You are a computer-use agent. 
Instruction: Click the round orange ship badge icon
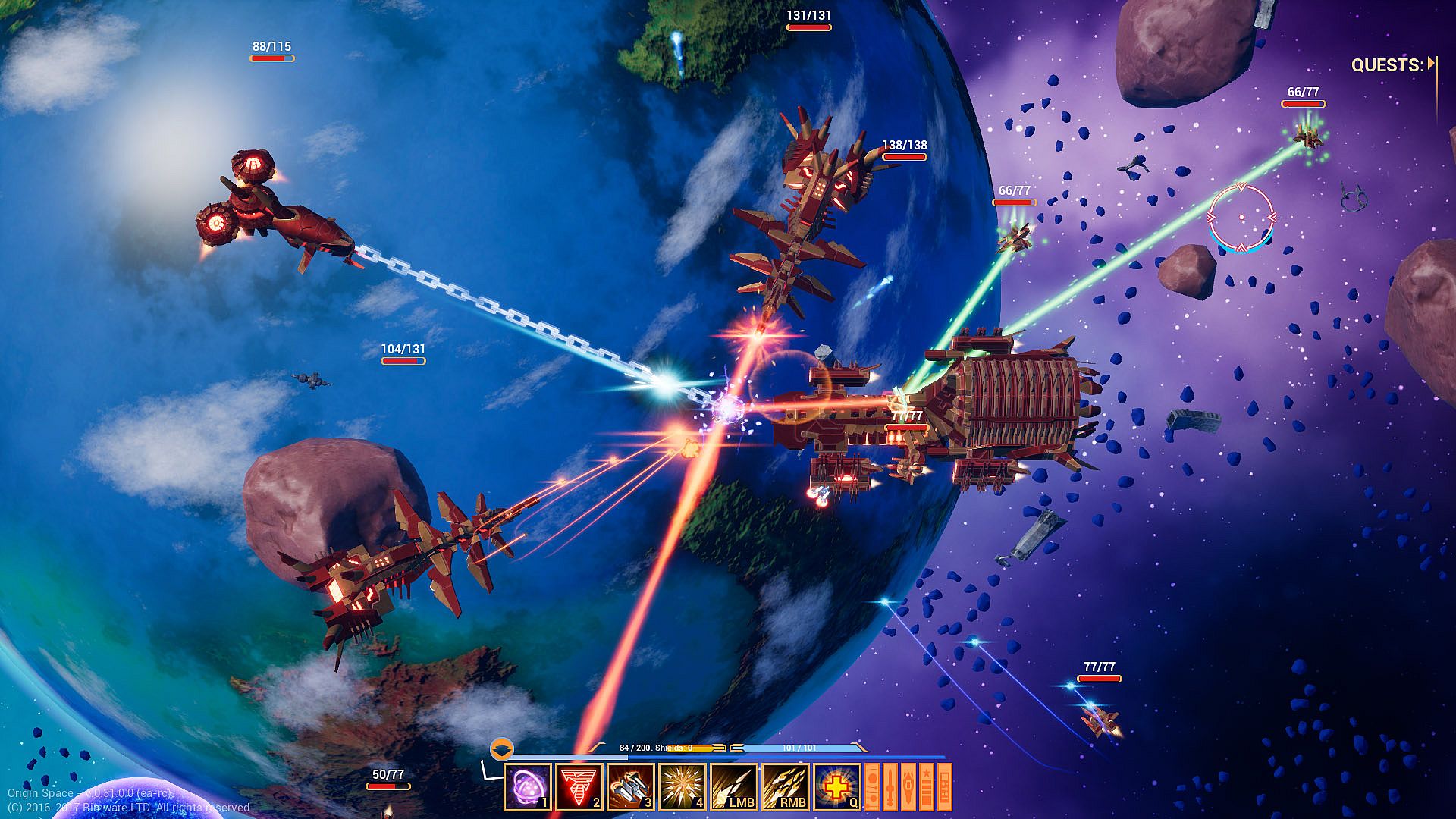[x=501, y=749]
